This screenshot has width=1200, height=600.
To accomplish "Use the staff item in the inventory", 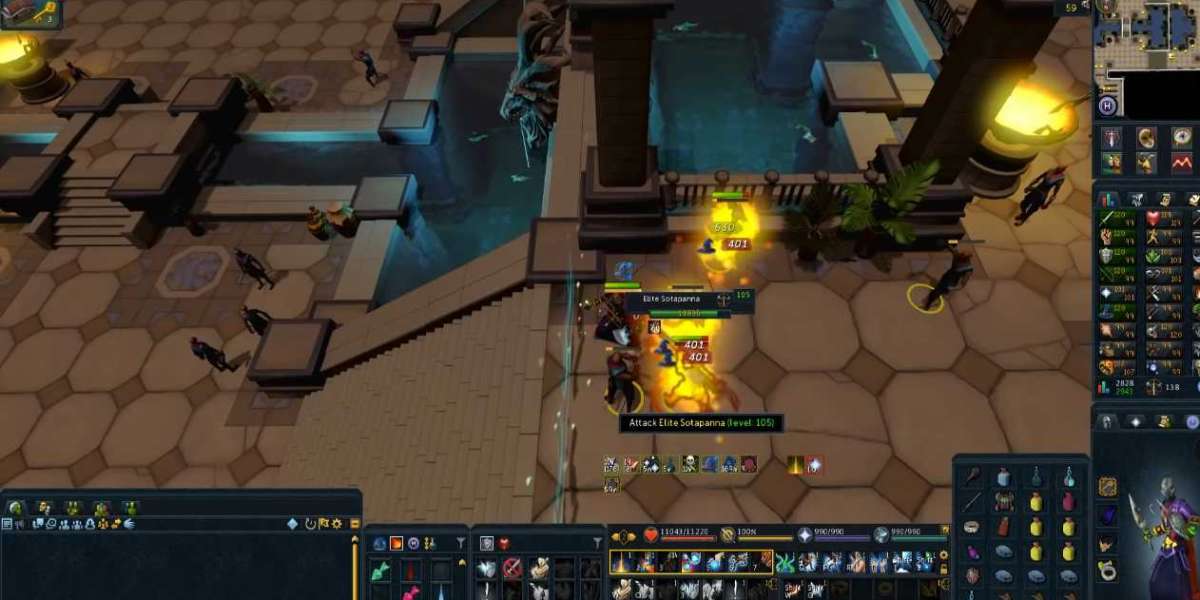I will 972,501.
